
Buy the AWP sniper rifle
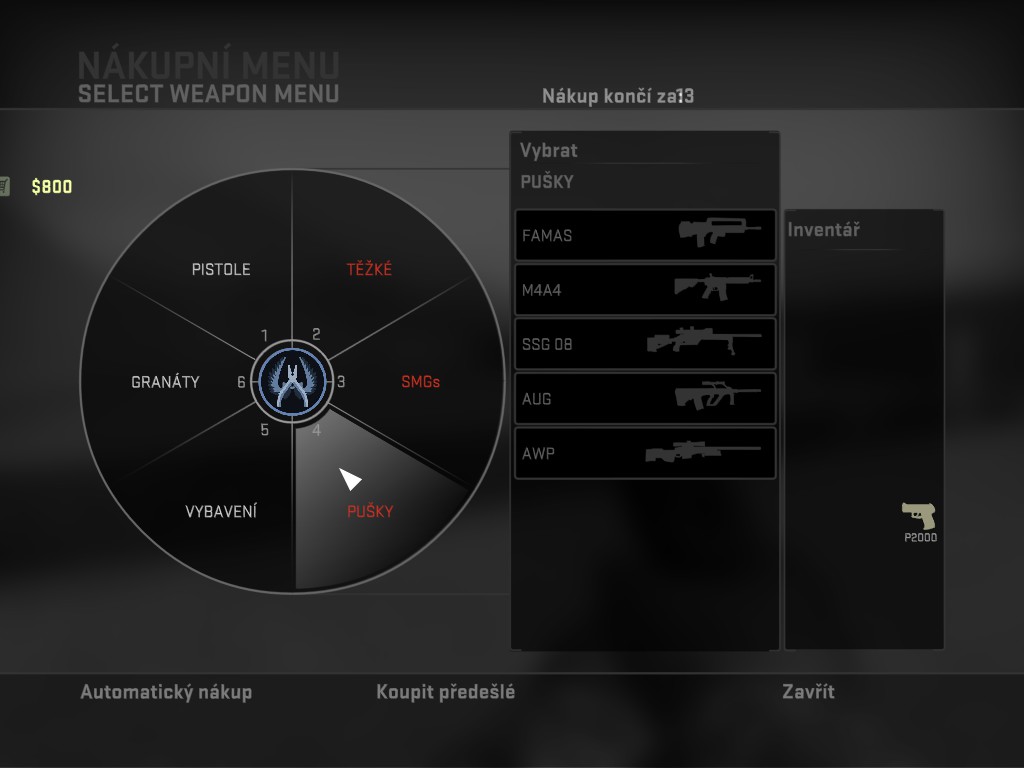(x=645, y=453)
